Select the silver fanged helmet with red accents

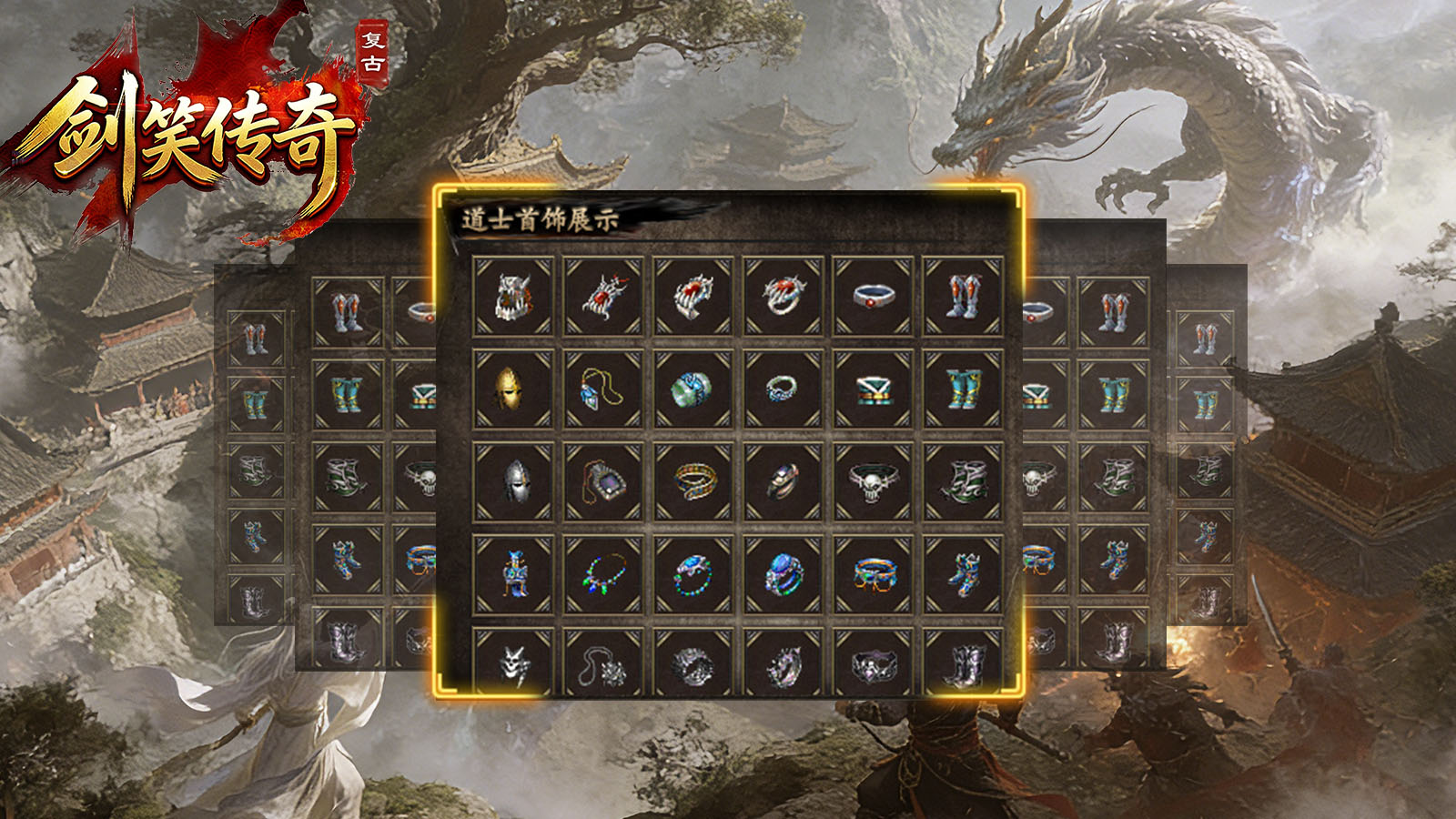[x=512, y=297]
